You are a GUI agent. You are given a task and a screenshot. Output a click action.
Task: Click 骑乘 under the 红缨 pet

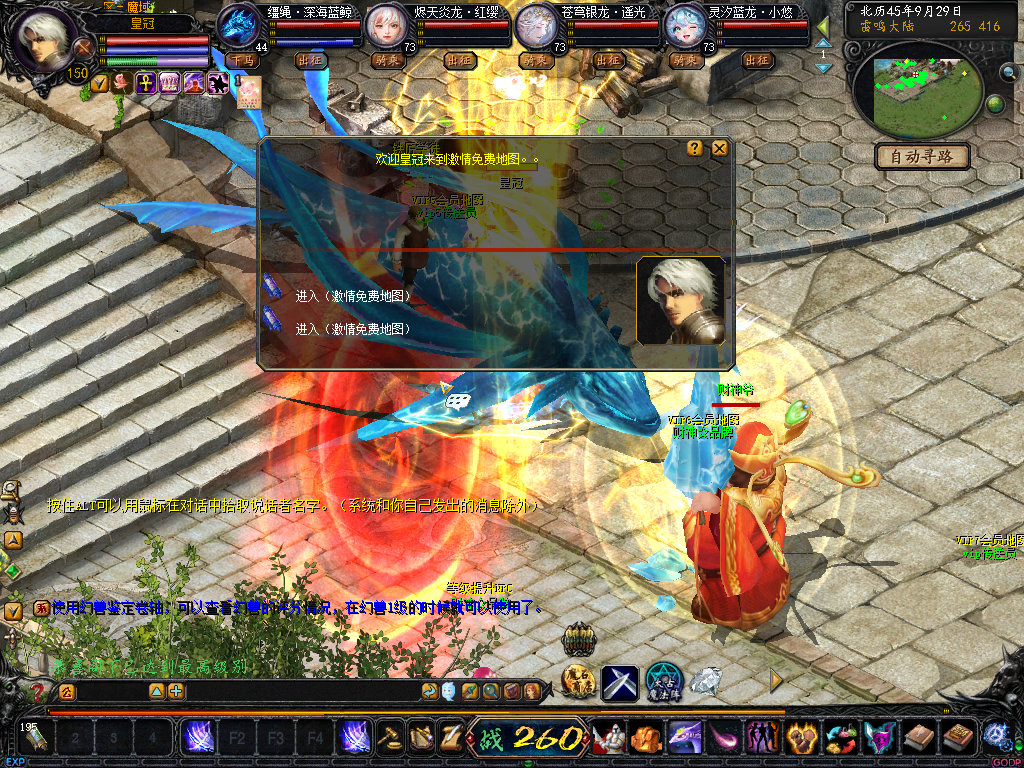[x=386, y=60]
